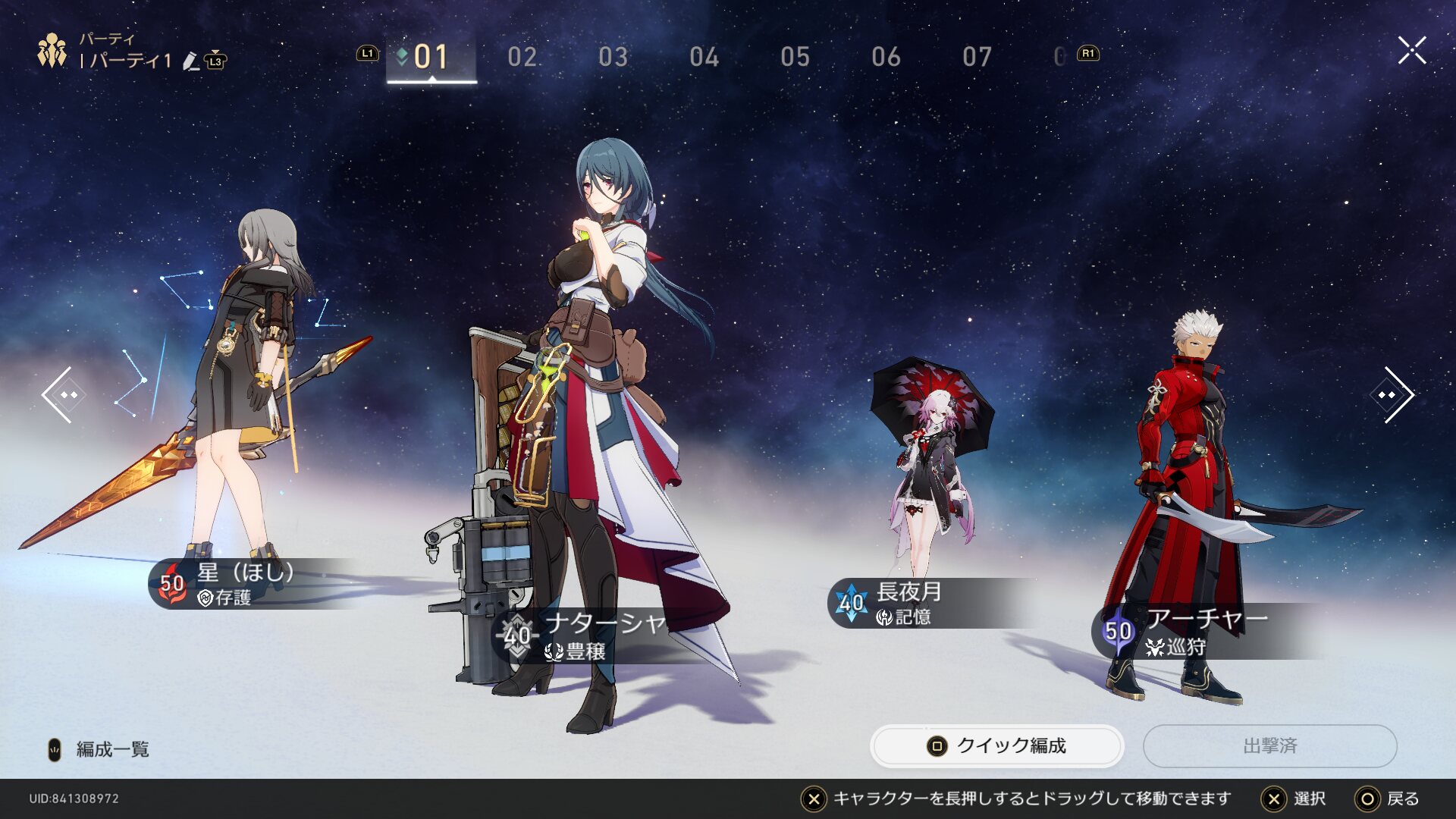Switch to party tab 02
The image size is (1456, 819).
click(522, 57)
